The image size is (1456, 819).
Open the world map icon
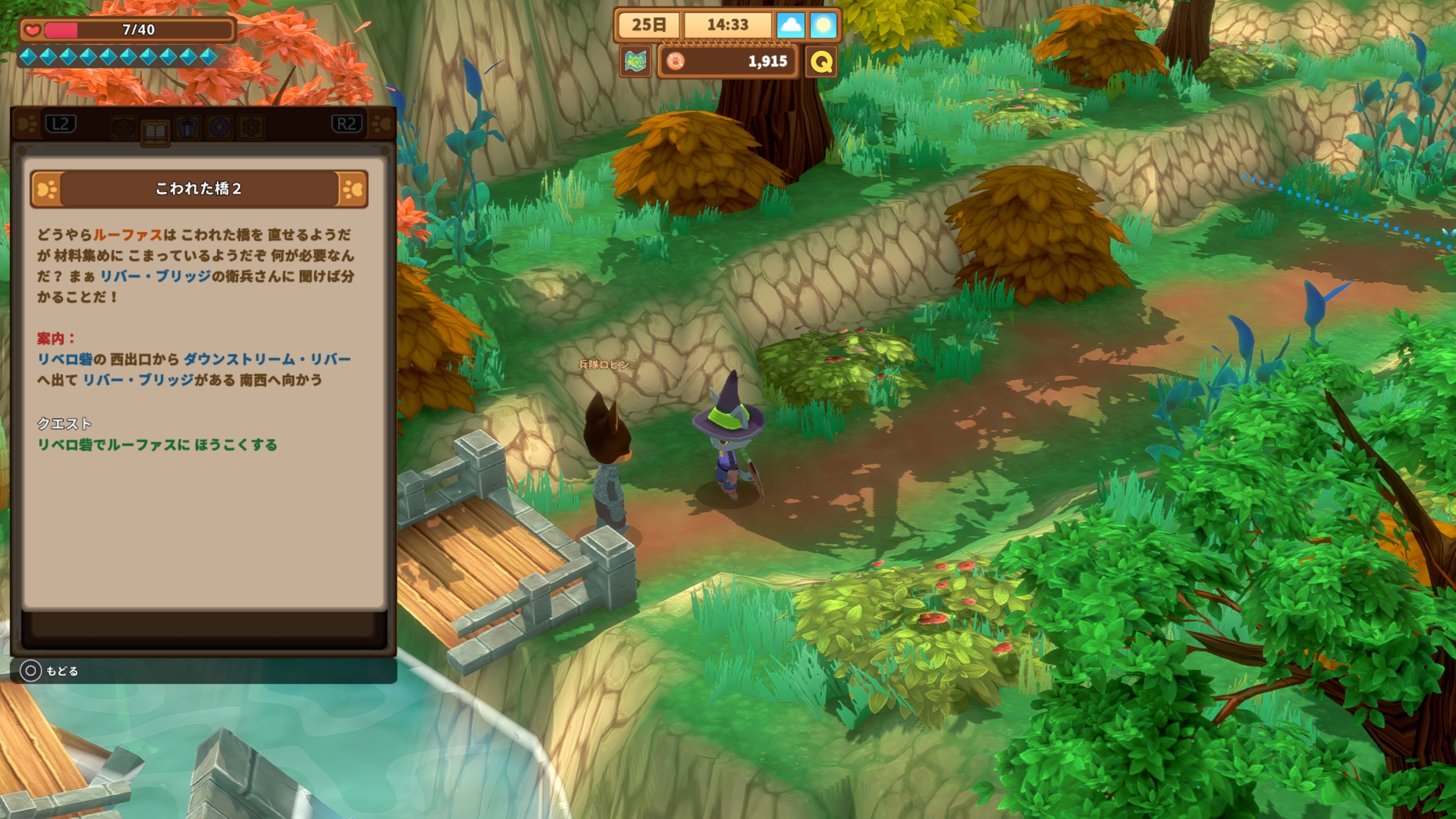(x=635, y=61)
